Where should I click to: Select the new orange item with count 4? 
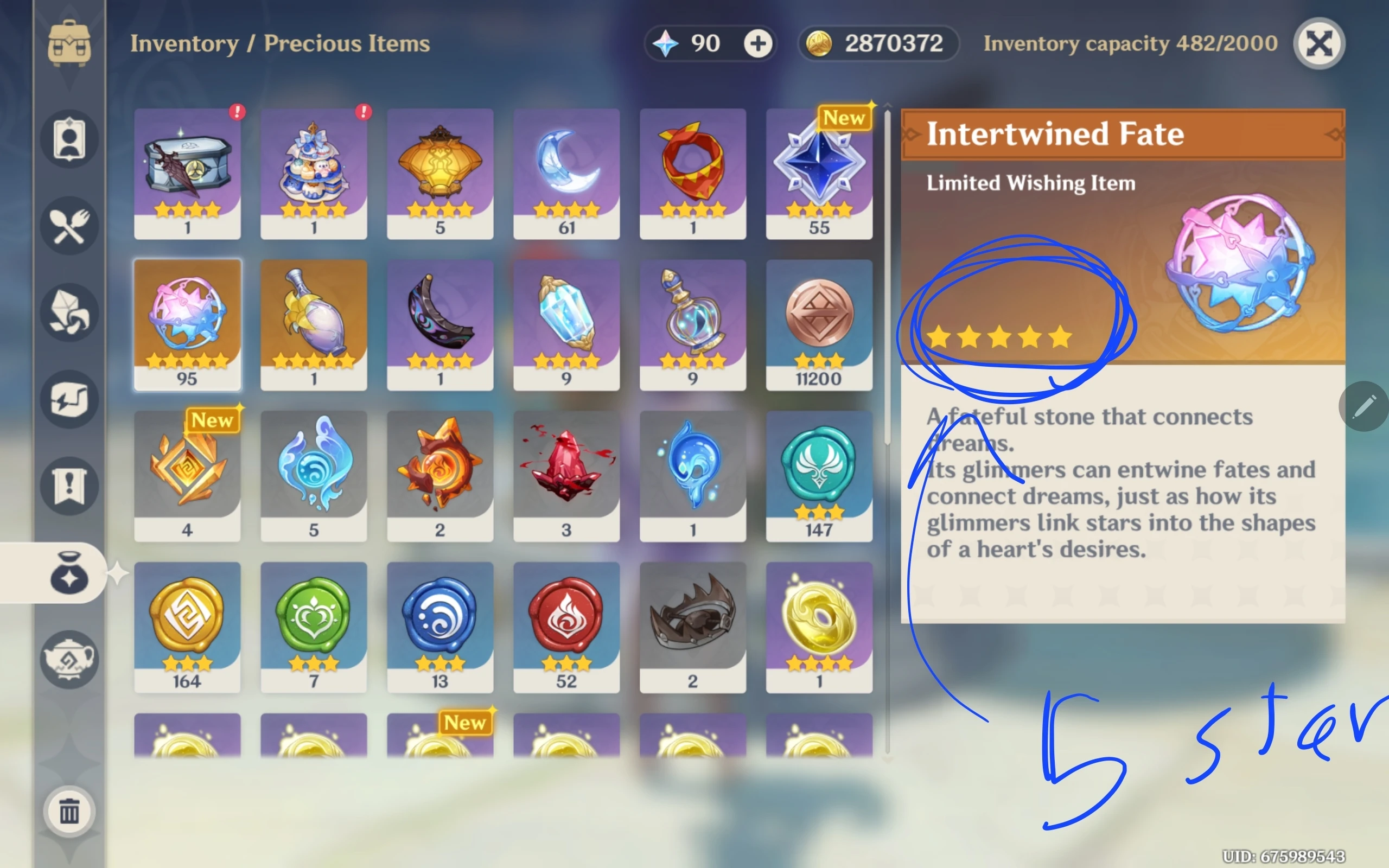coord(188,475)
